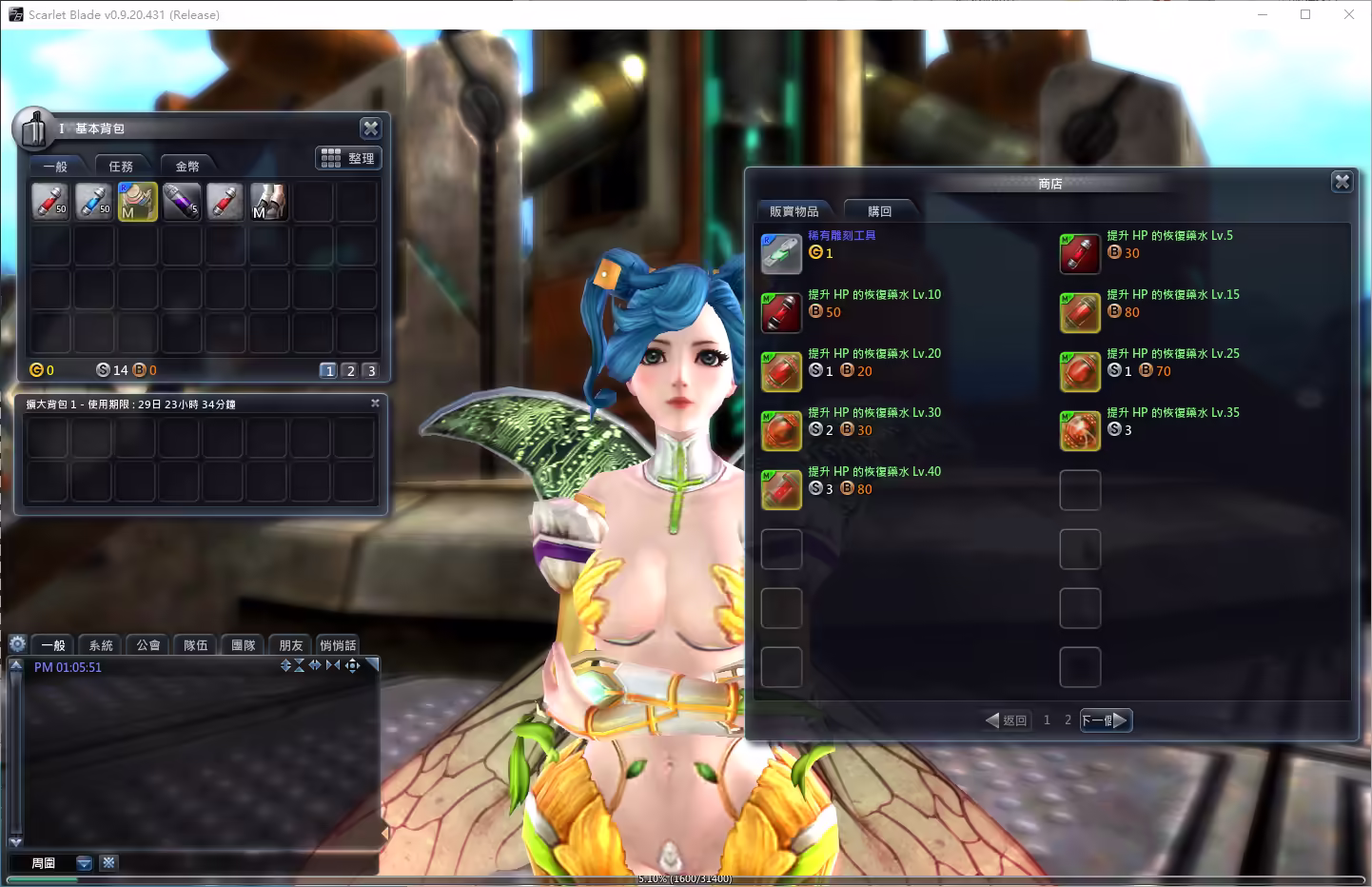This screenshot has height=887, width=1372.
Task: Close the basic backpack panel
Action: click(x=370, y=128)
